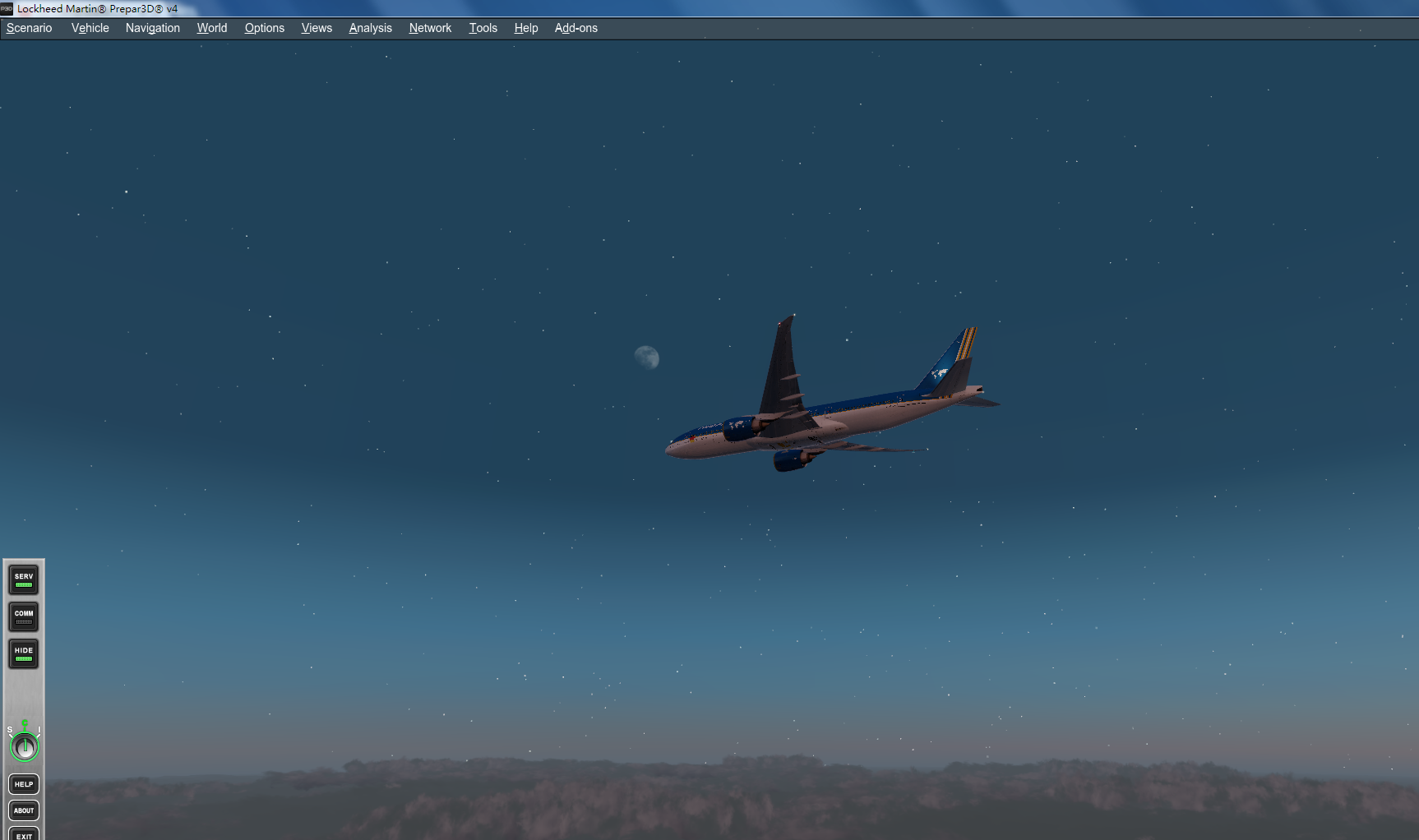Open the Analysis menu
1419x840 pixels.
(x=370, y=27)
